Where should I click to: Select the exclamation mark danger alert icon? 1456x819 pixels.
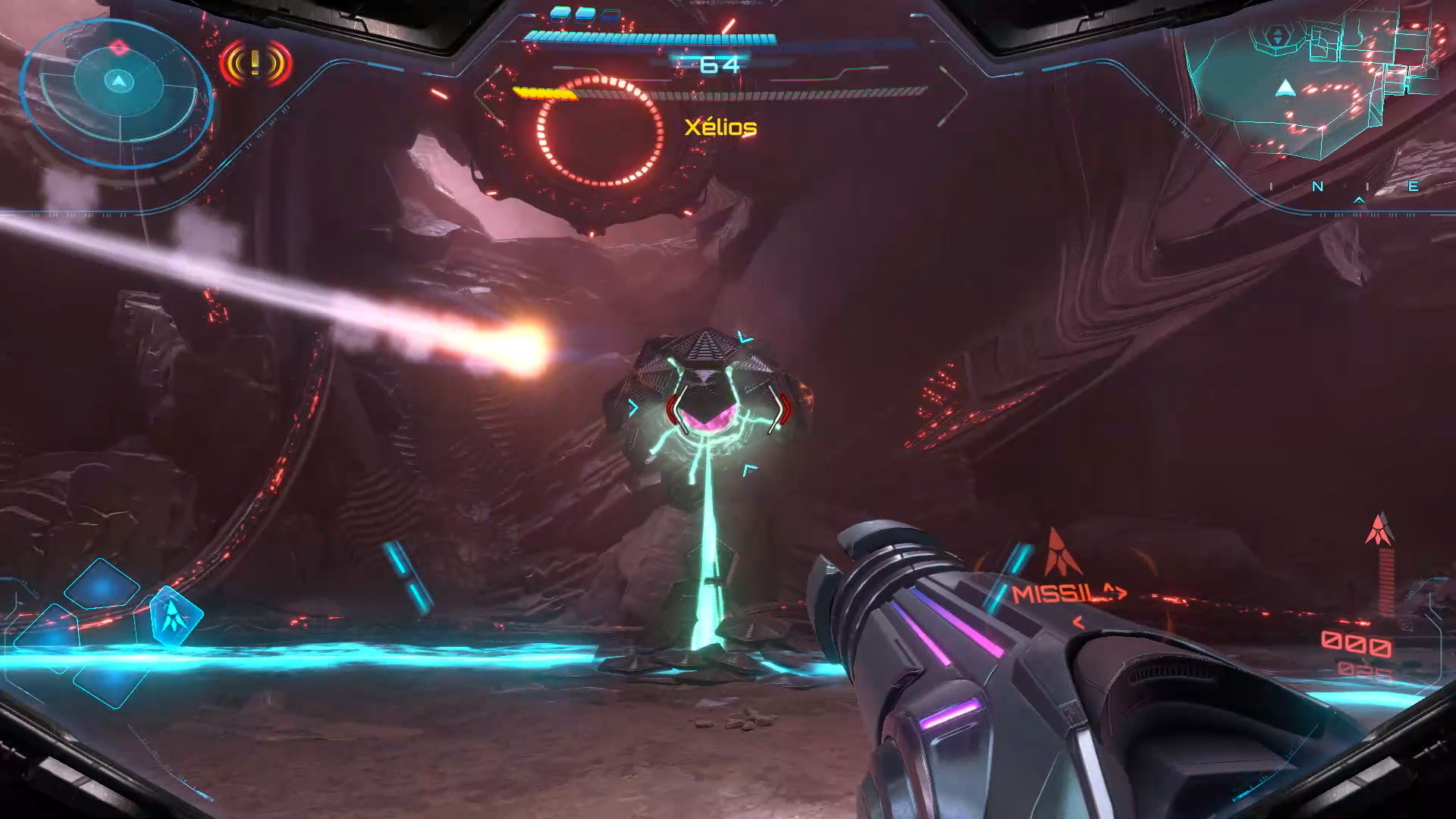pyautogui.click(x=256, y=63)
